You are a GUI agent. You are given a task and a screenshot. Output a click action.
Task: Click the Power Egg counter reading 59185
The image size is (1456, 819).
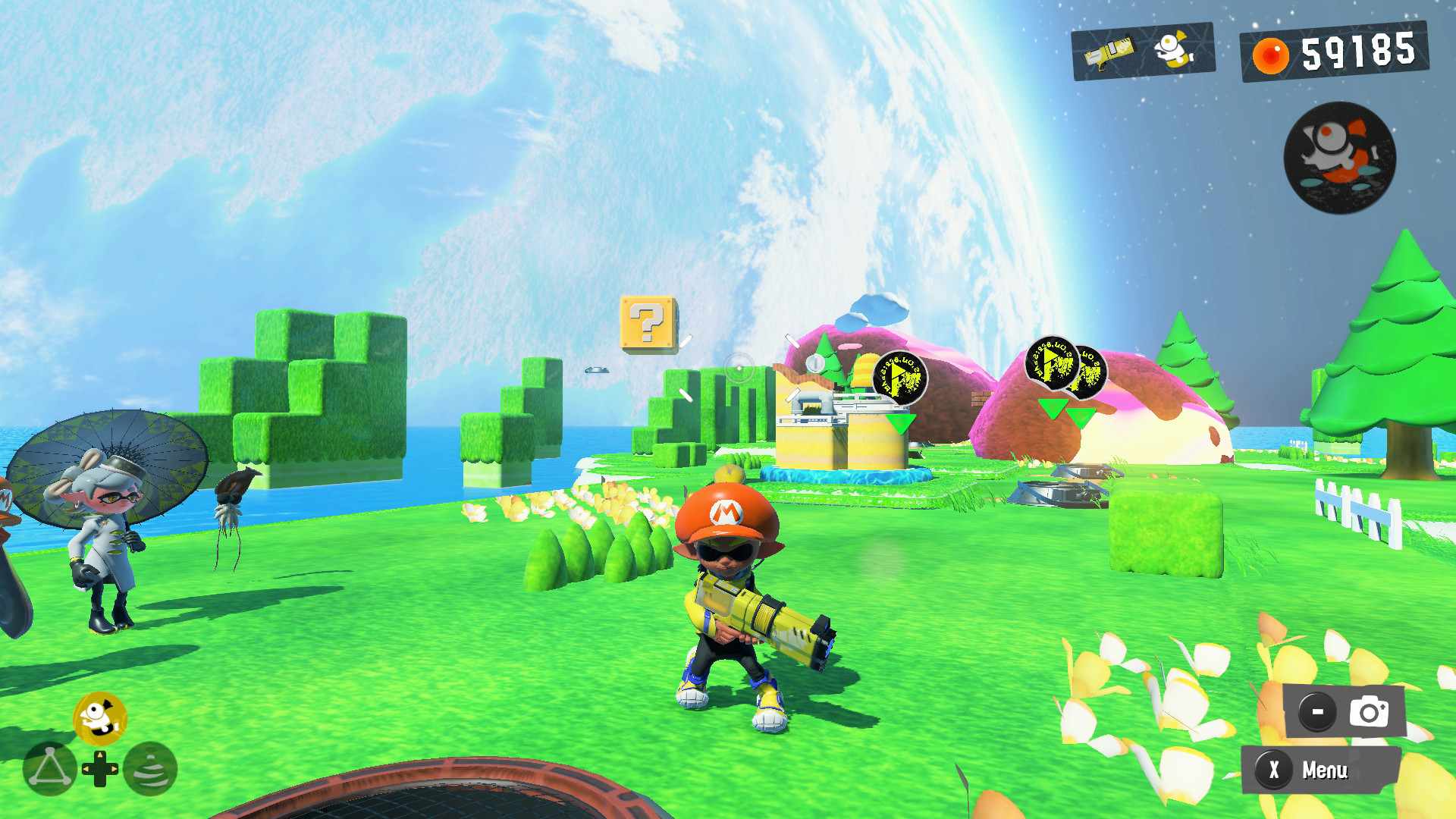click(x=1357, y=53)
